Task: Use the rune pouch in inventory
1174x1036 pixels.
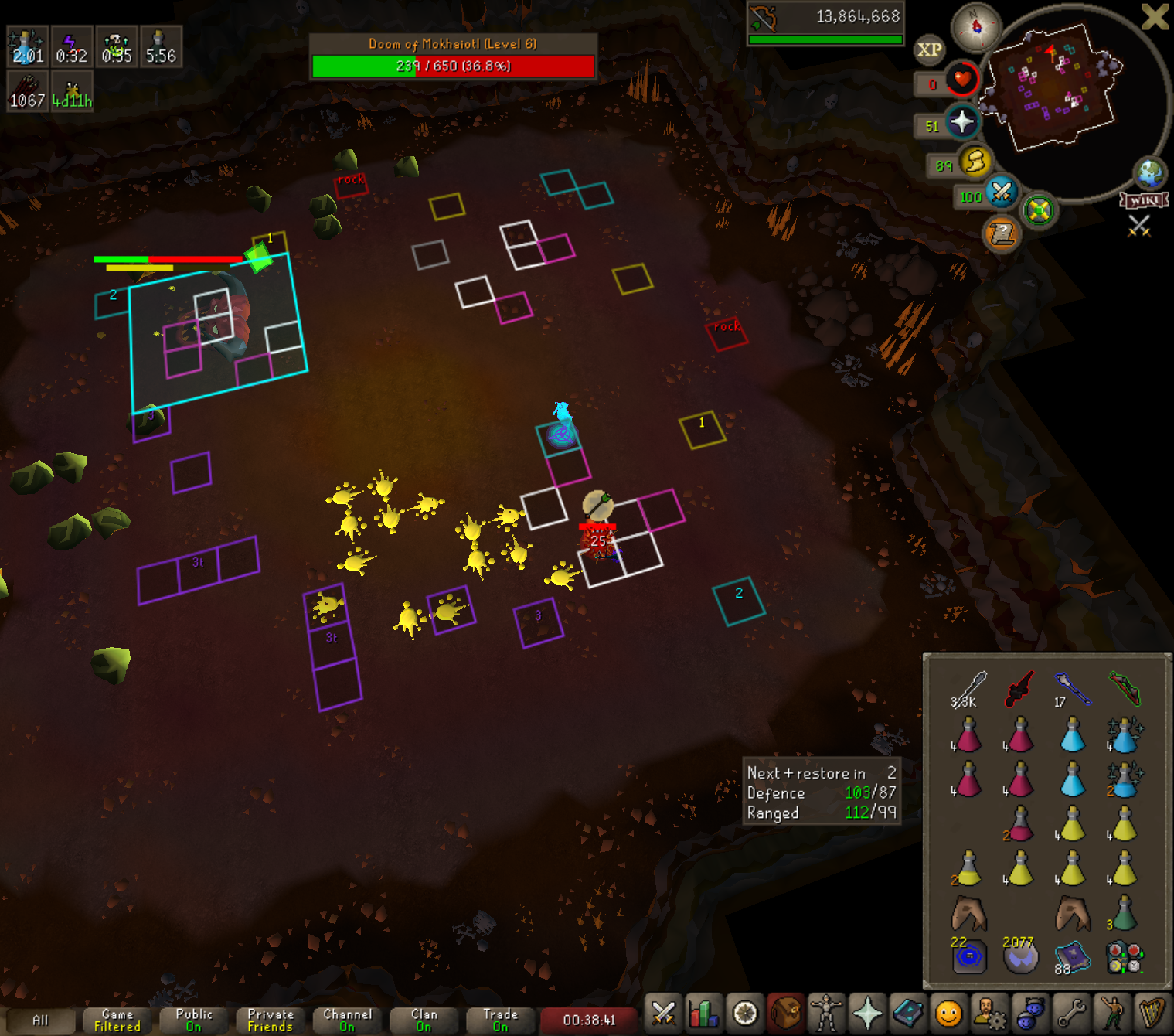Action: [1125, 957]
